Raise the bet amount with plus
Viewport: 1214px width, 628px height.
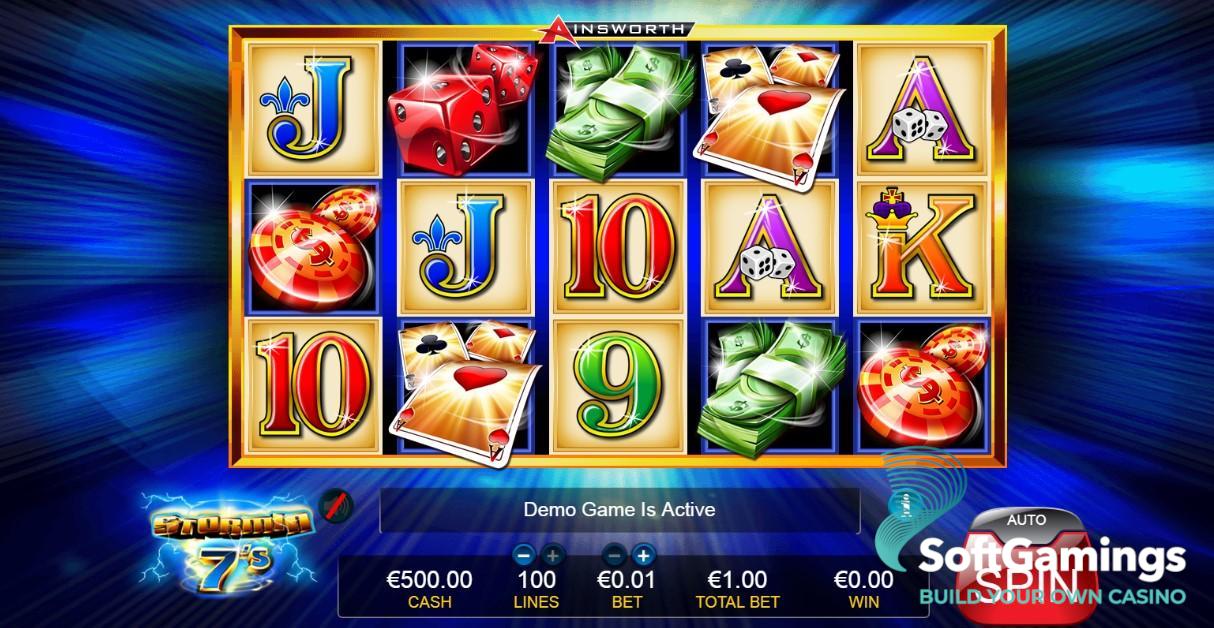pyautogui.click(x=643, y=555)
